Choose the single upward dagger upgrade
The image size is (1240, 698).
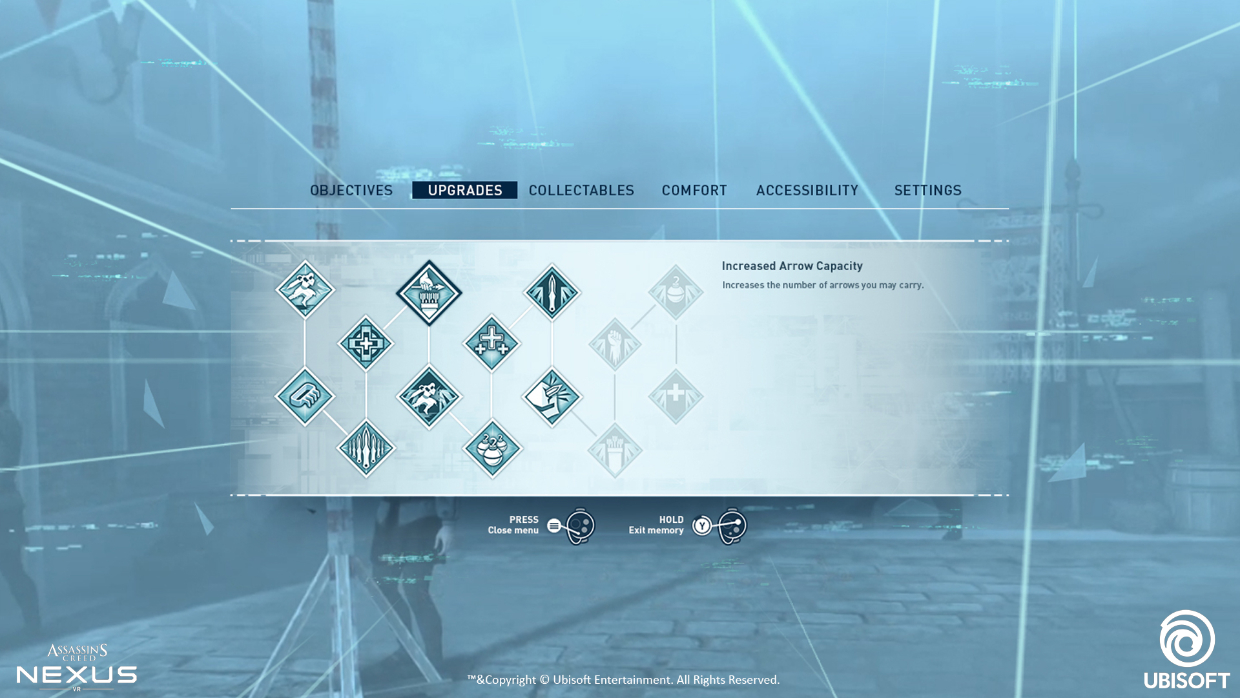pos(552,292)
